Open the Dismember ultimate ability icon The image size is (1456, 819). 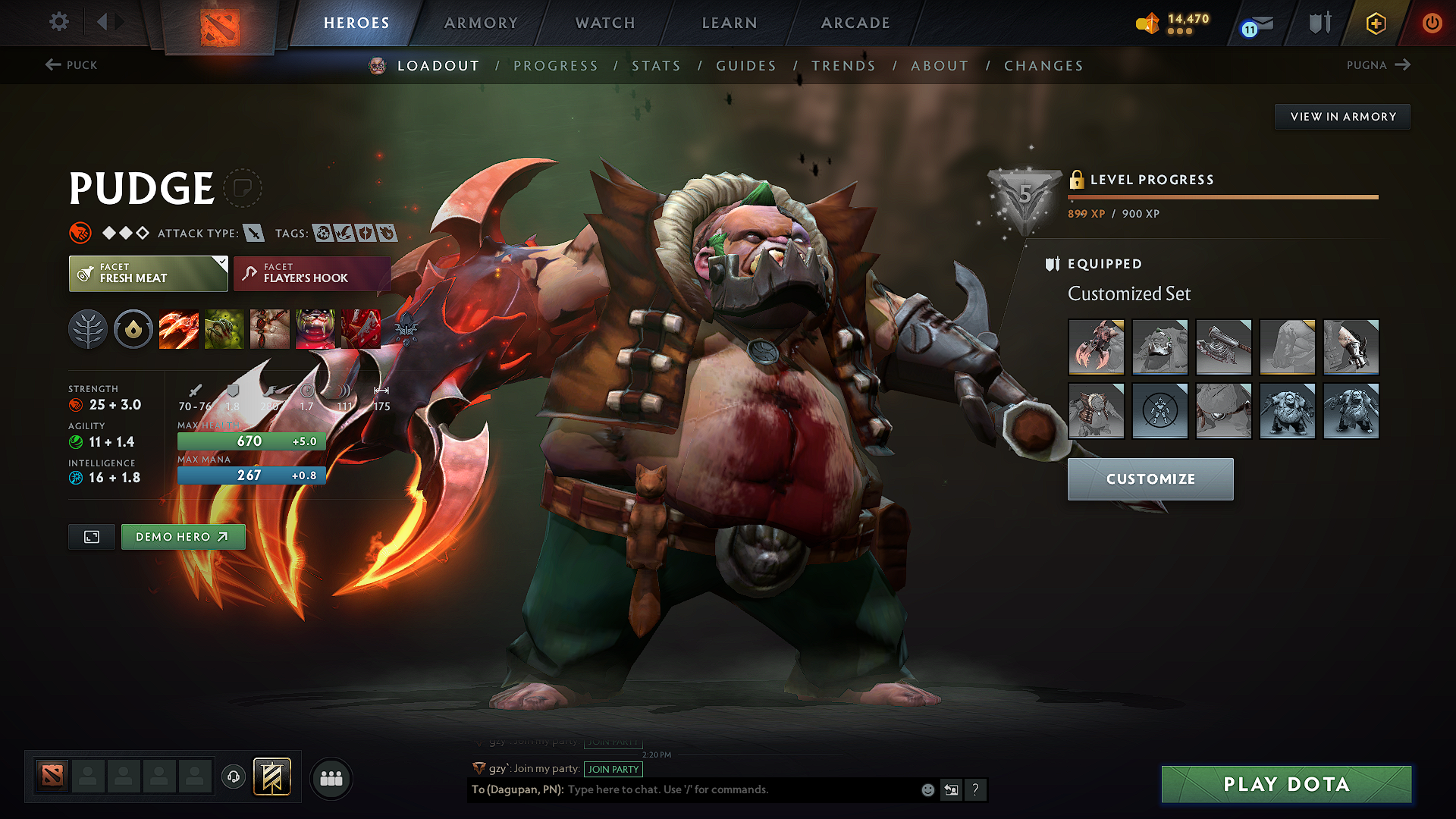coord(315,328)
